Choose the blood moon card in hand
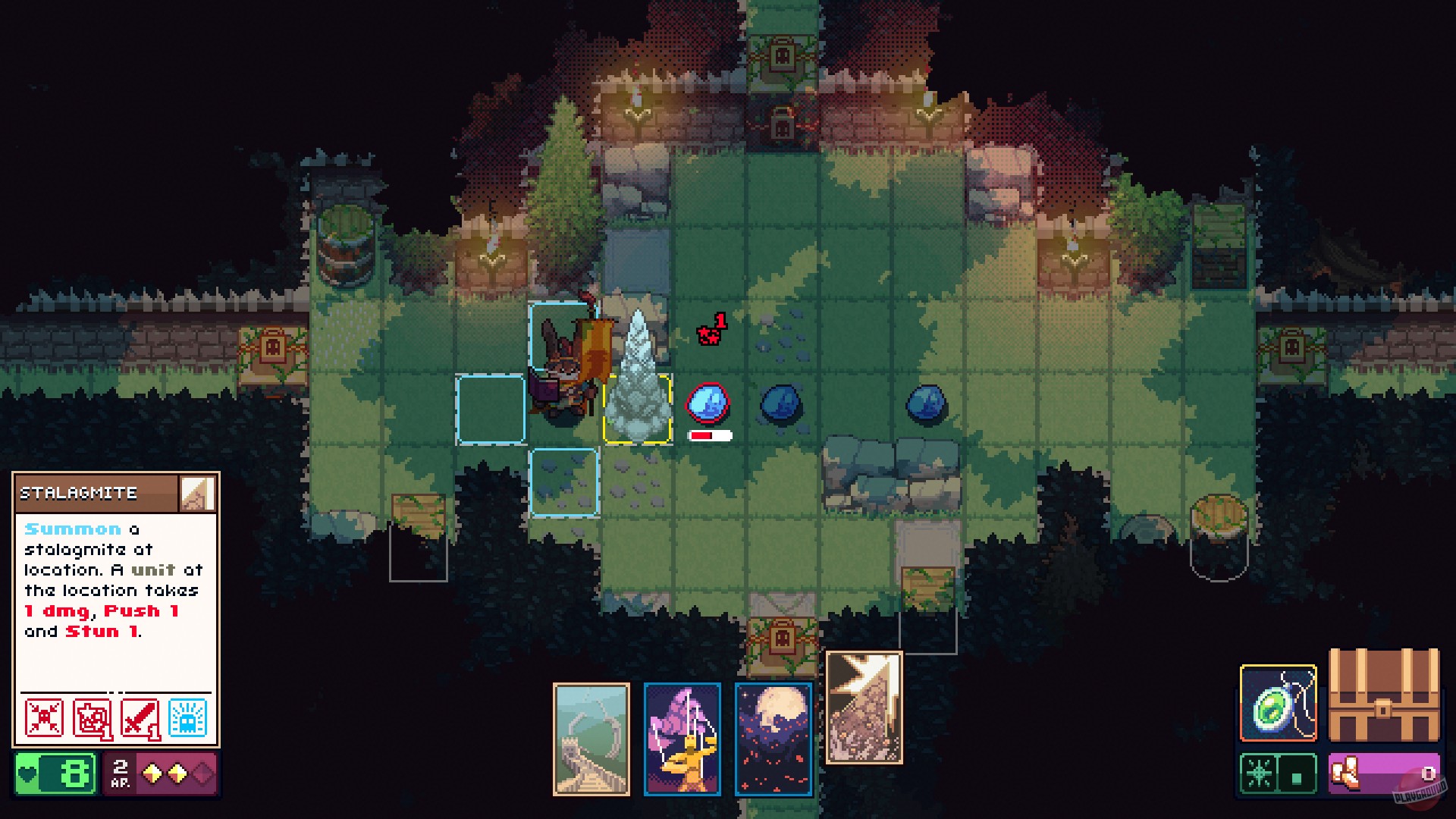The image size is (1456, 819). [x=773, y=739]
